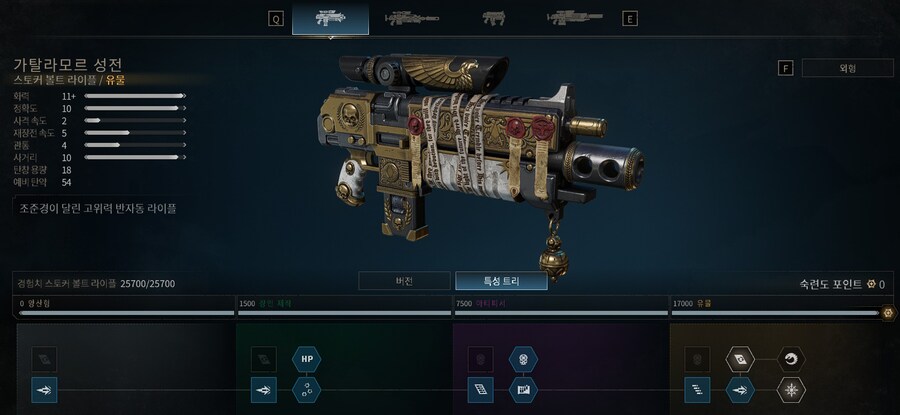This screenshot has width=900, height=415.
Task: Switch to the 버전 tab
Action: (x=403, y=281)
